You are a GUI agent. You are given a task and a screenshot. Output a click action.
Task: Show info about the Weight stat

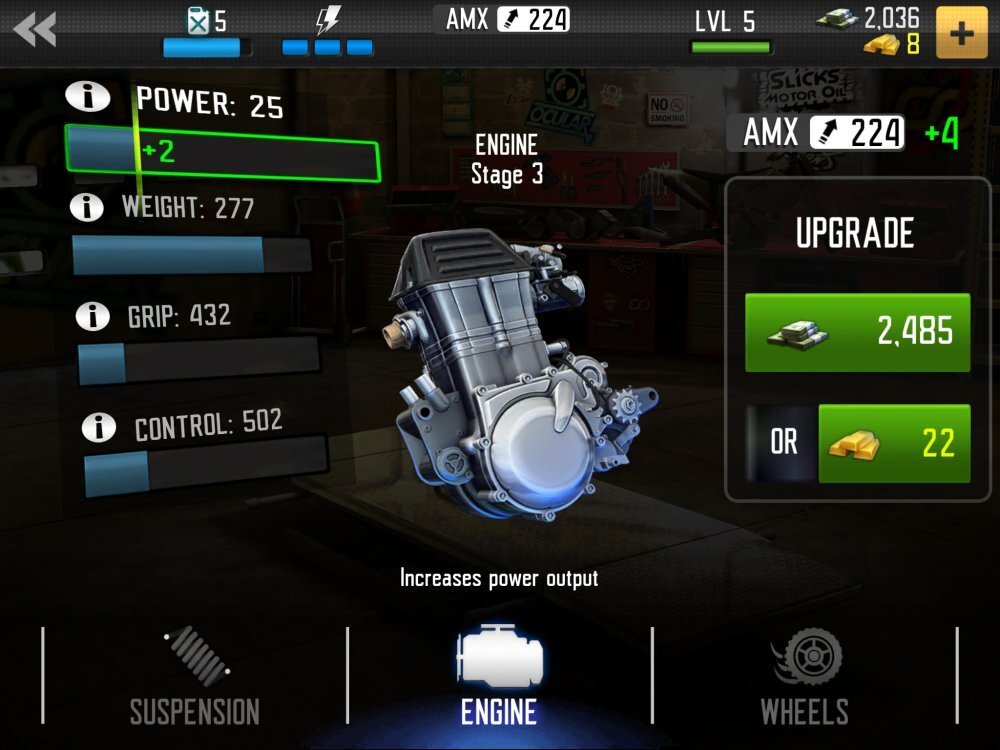tap(87, 207)
